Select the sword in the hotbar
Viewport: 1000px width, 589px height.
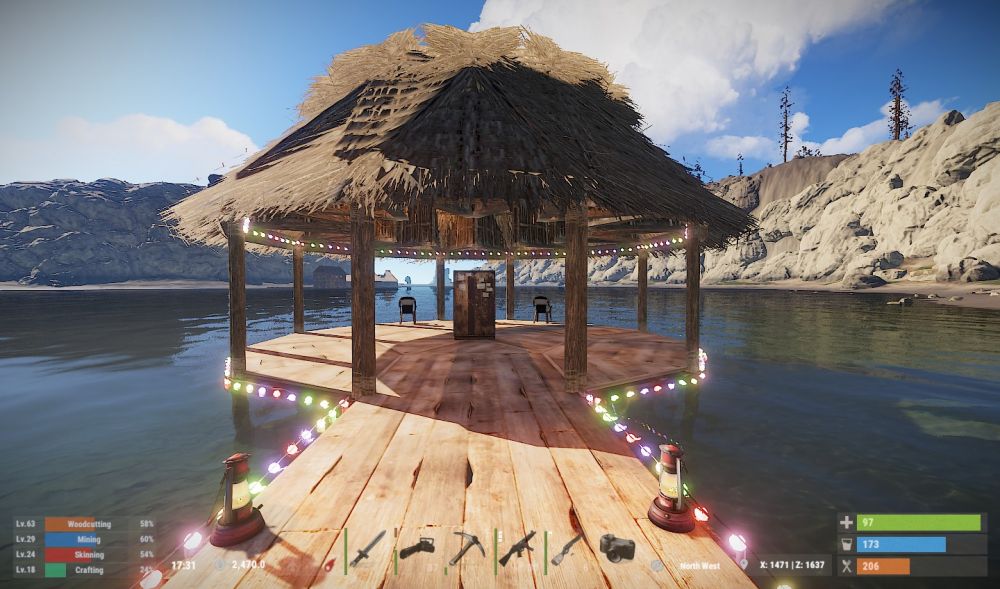367,548
